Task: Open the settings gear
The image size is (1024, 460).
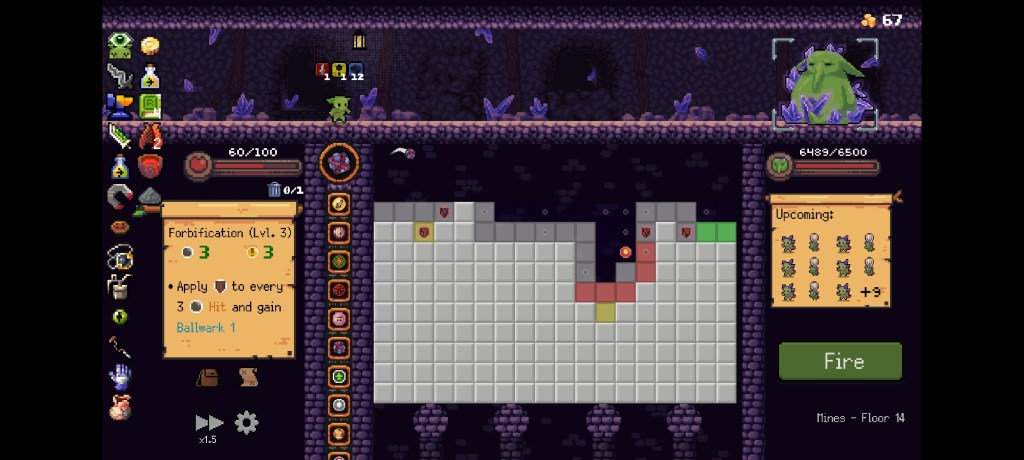Action: [246, 423]
